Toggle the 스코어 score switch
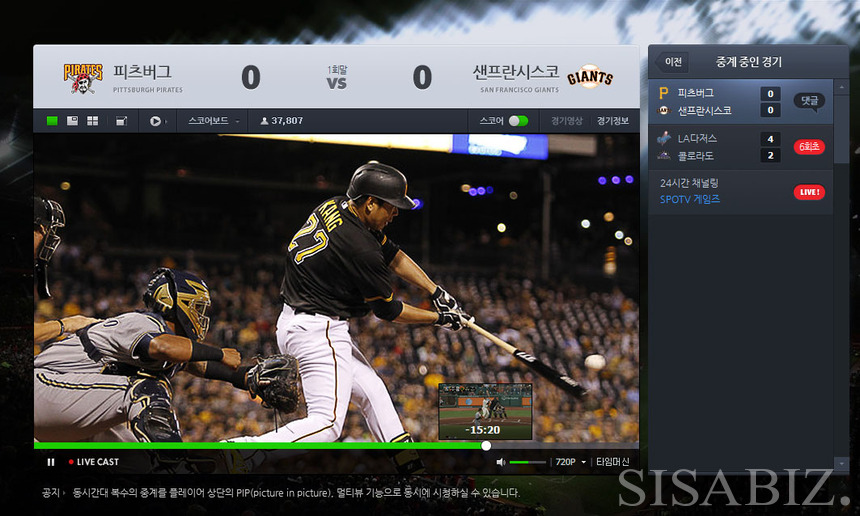 (517, 121)
